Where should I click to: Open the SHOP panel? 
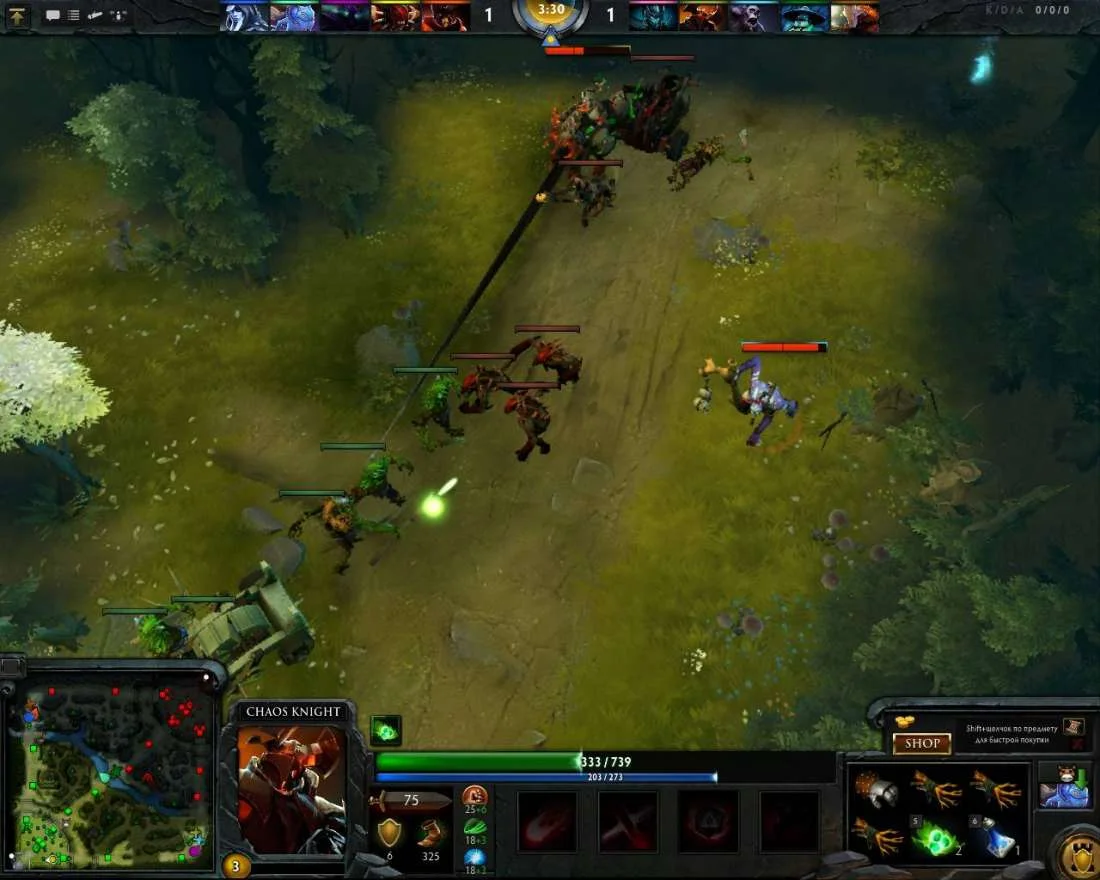921,743
